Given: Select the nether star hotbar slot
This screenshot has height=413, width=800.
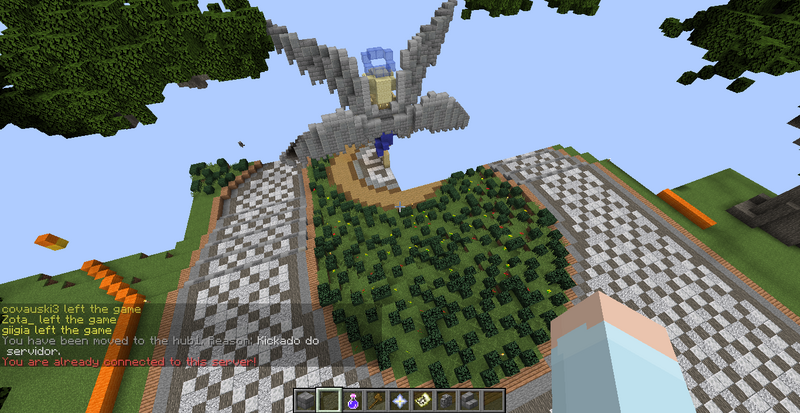Looking at the screenshot, I should point(400,401).
